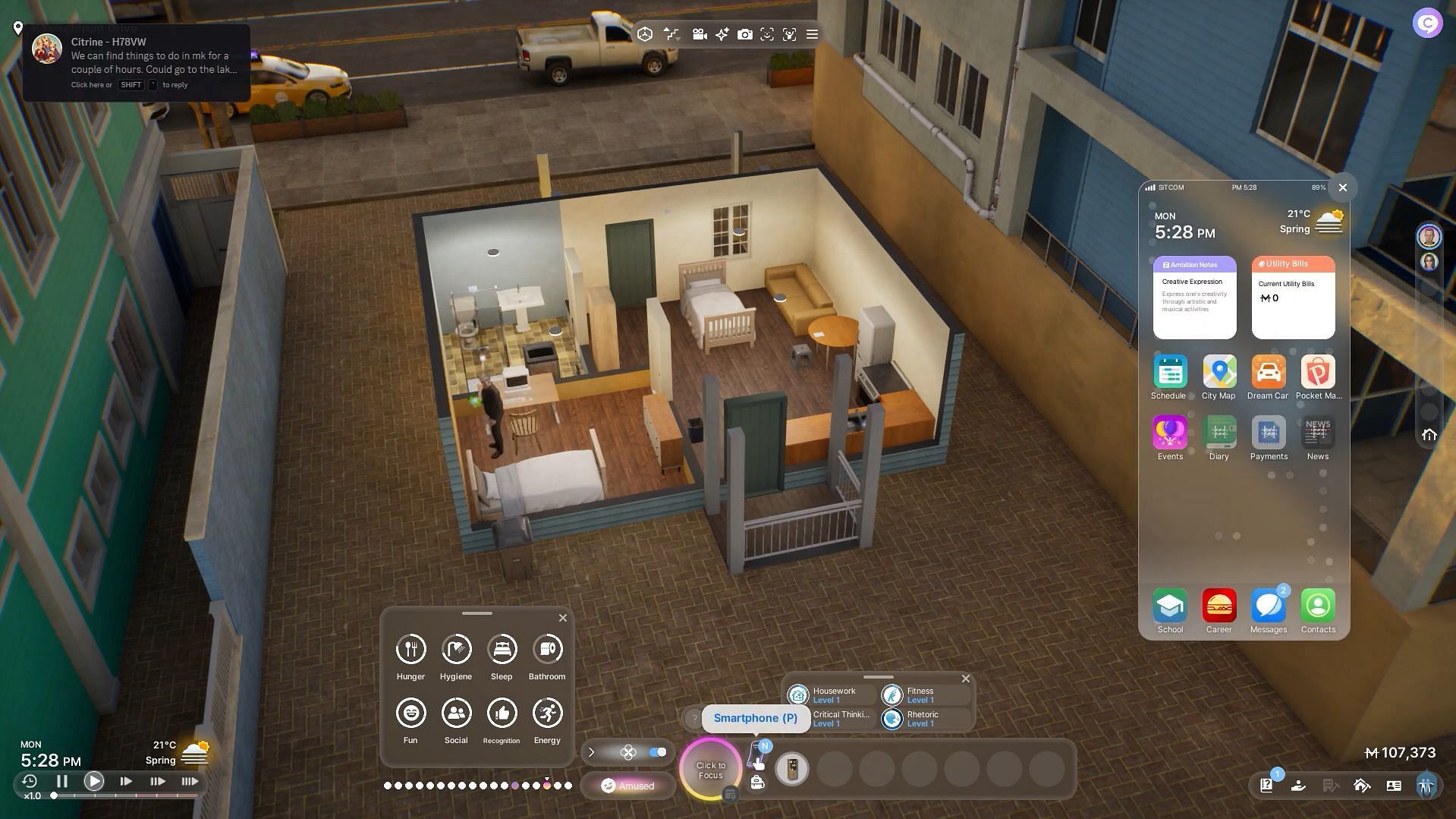
Task: Open the Contacts app
Action: (1317, 606)
